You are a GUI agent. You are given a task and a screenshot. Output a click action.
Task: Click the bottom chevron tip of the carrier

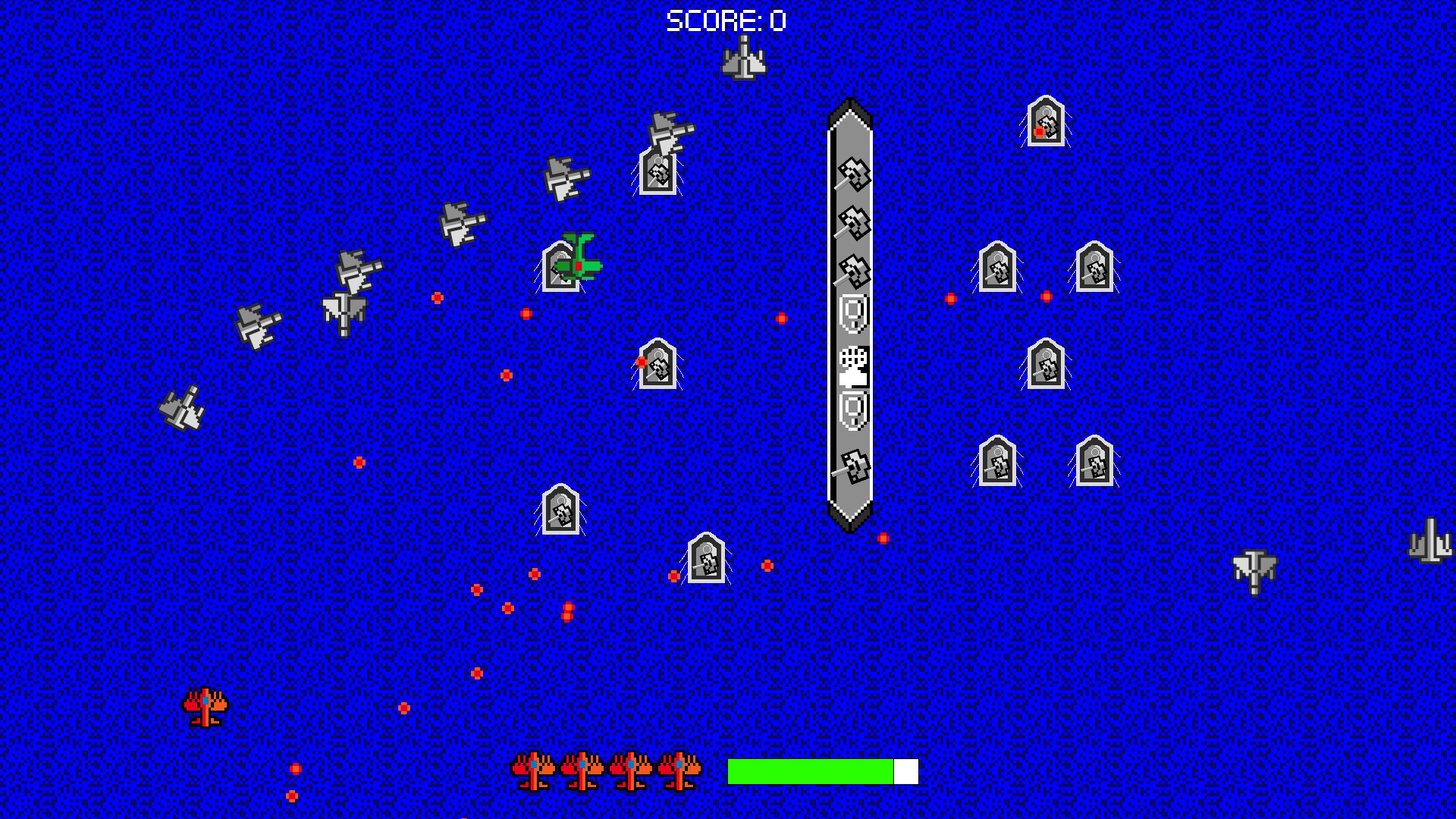pyautogui.click(x=851, y=527)
